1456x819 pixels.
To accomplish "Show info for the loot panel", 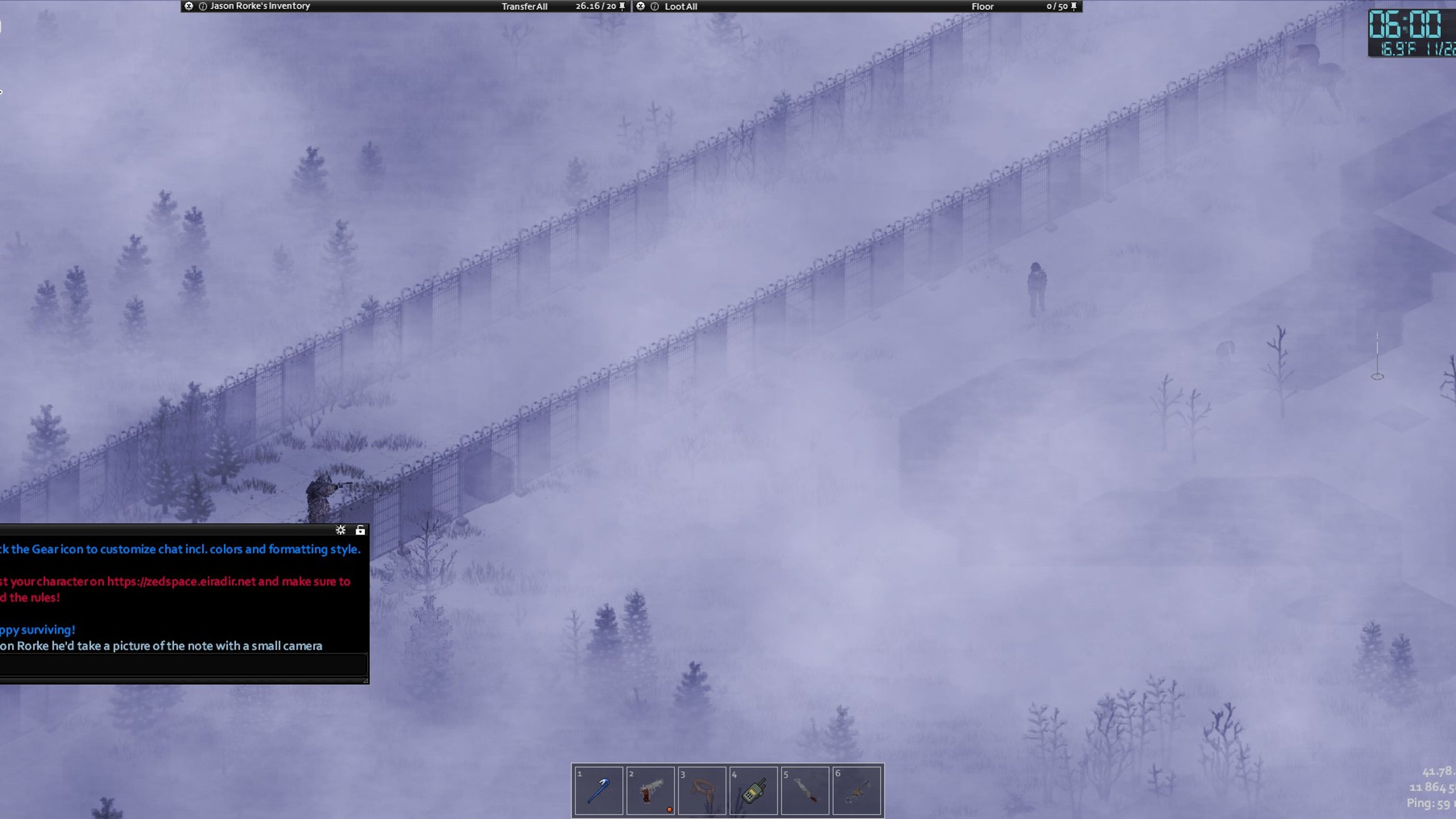I will pyautogui.click(x=655, y=6).
